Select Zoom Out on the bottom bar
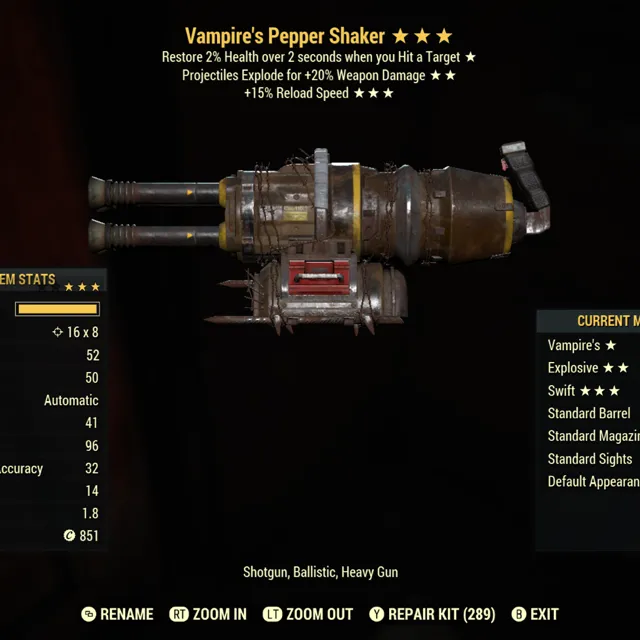 (x=310, y=614)
